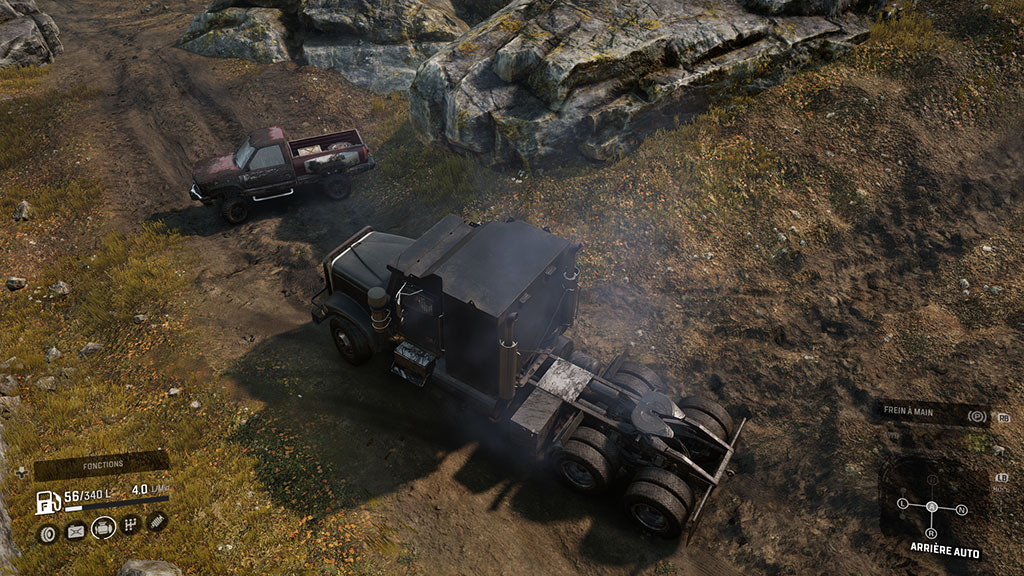
Task: Click the fuel pump icon
Action: (x=48, y=502)
